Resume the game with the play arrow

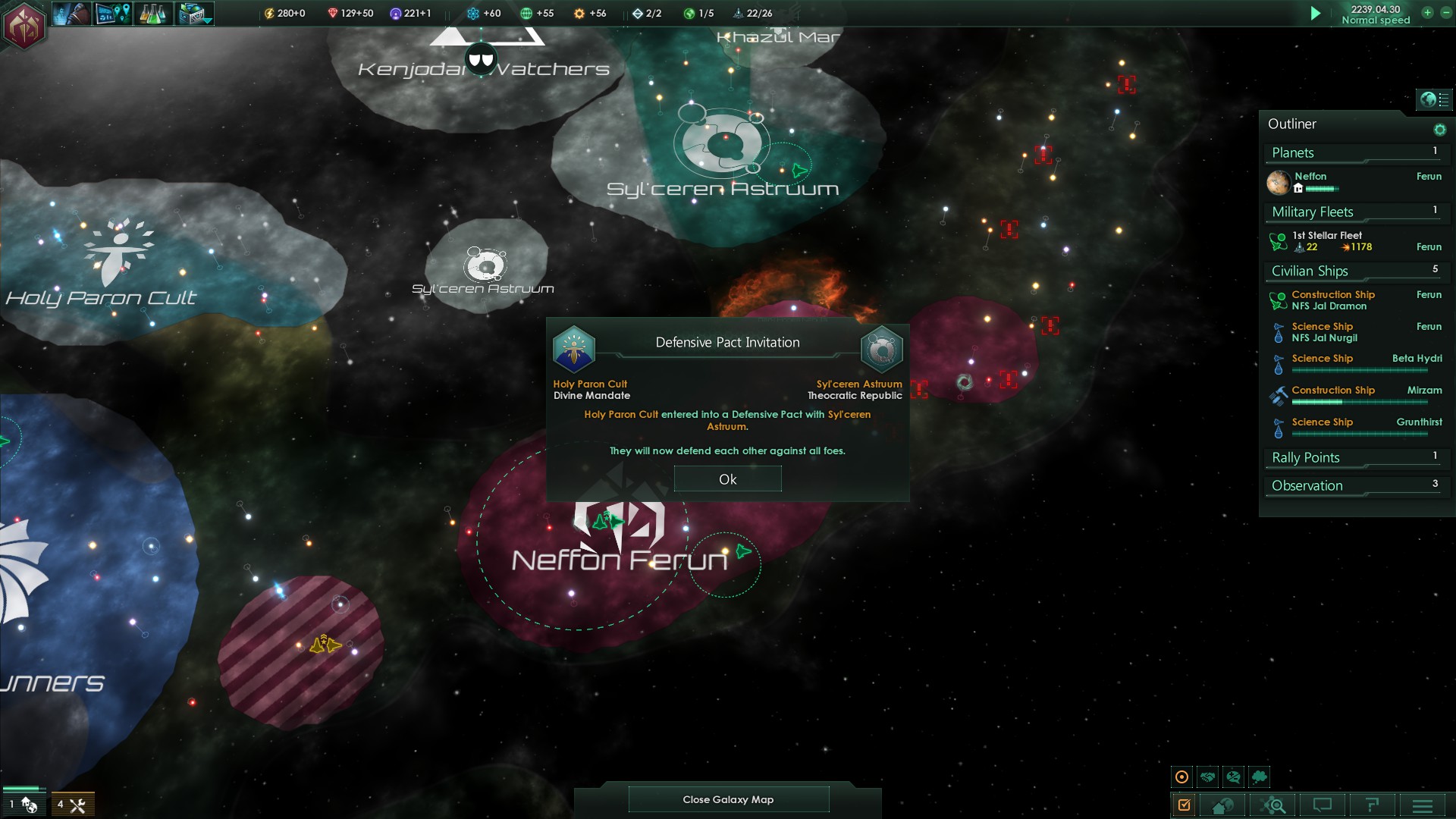pos(1316,14)
